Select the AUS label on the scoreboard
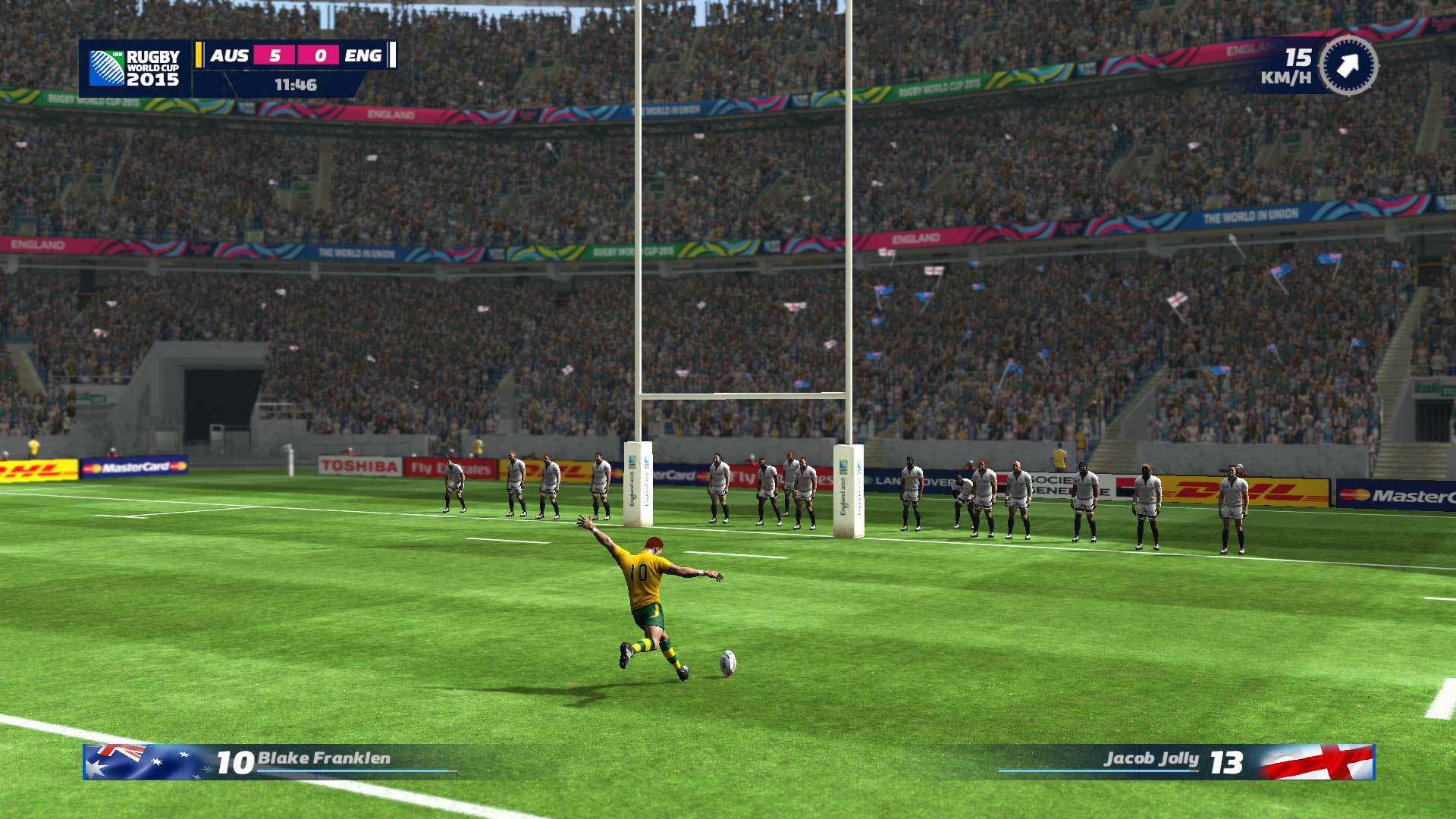 tap(231, 55)
